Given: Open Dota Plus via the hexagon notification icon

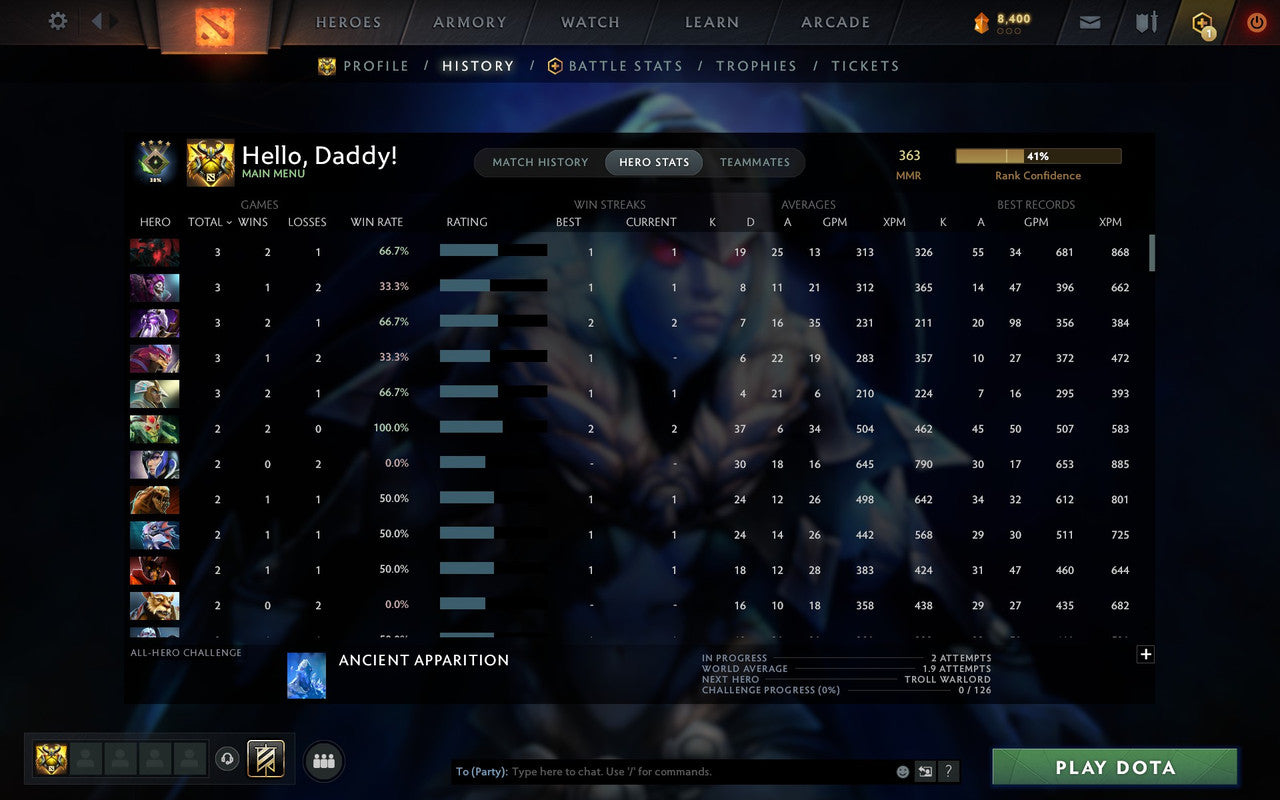Looking at the screenshot, I should click(1200, 20).
